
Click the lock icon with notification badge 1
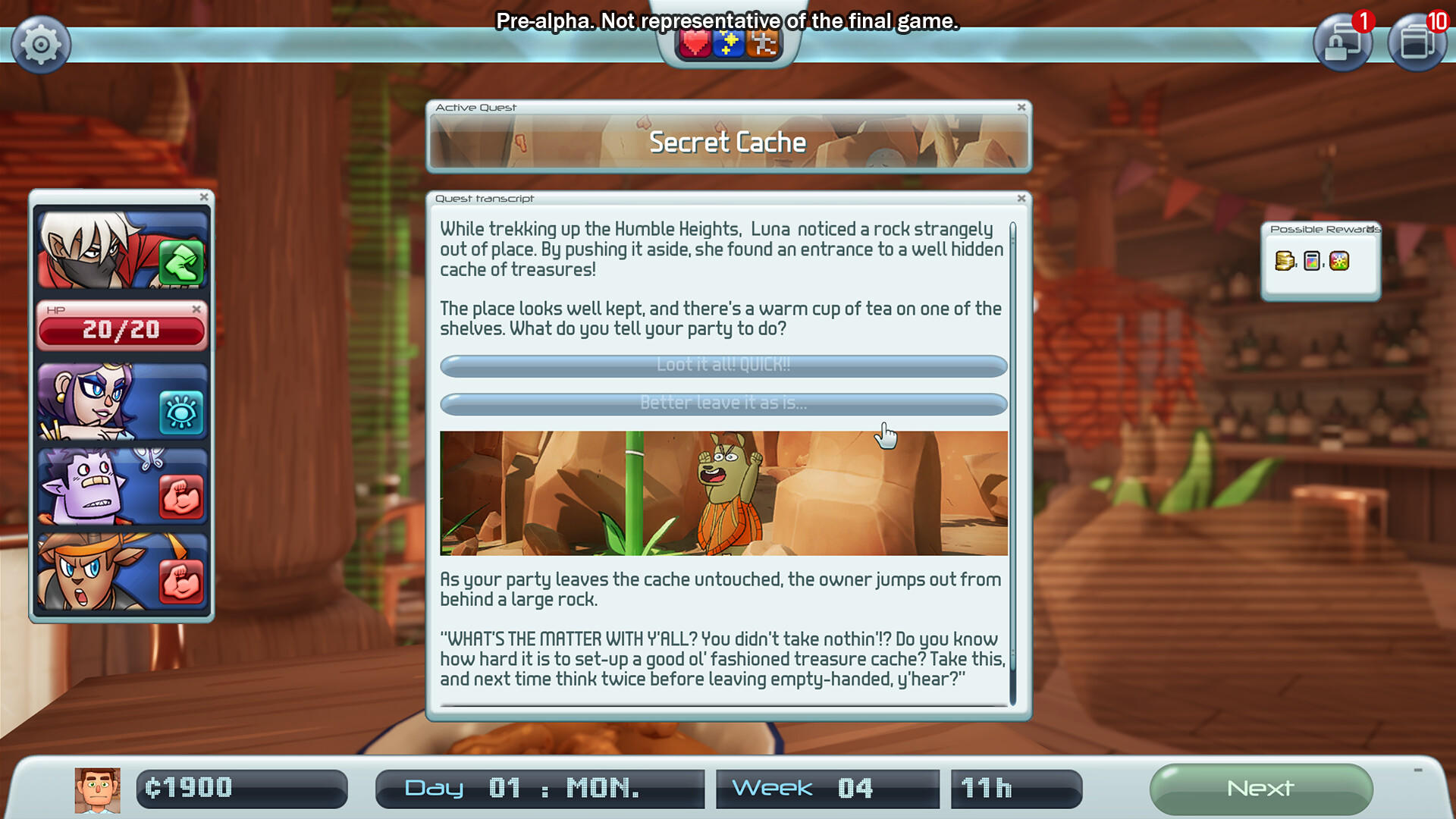(1343, 43)
